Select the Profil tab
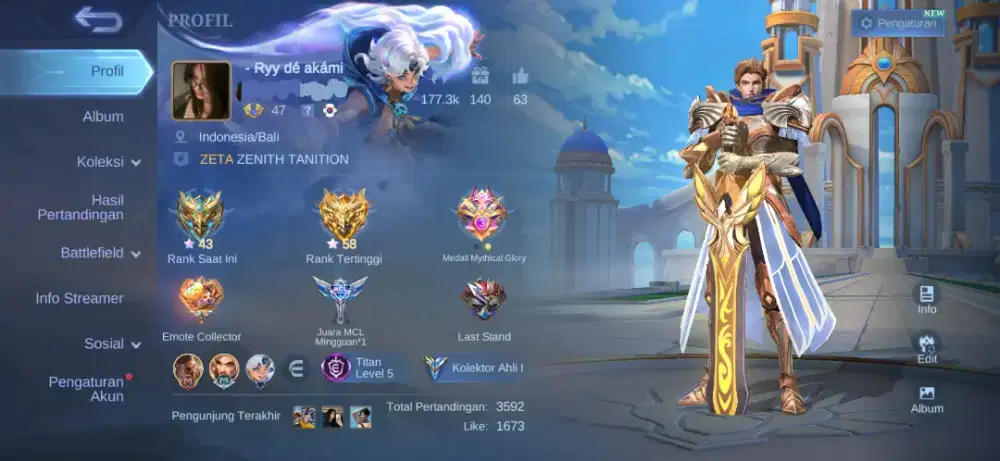Image resolution: width=1000 pixels, height=461 pixels. coord(107,71)
